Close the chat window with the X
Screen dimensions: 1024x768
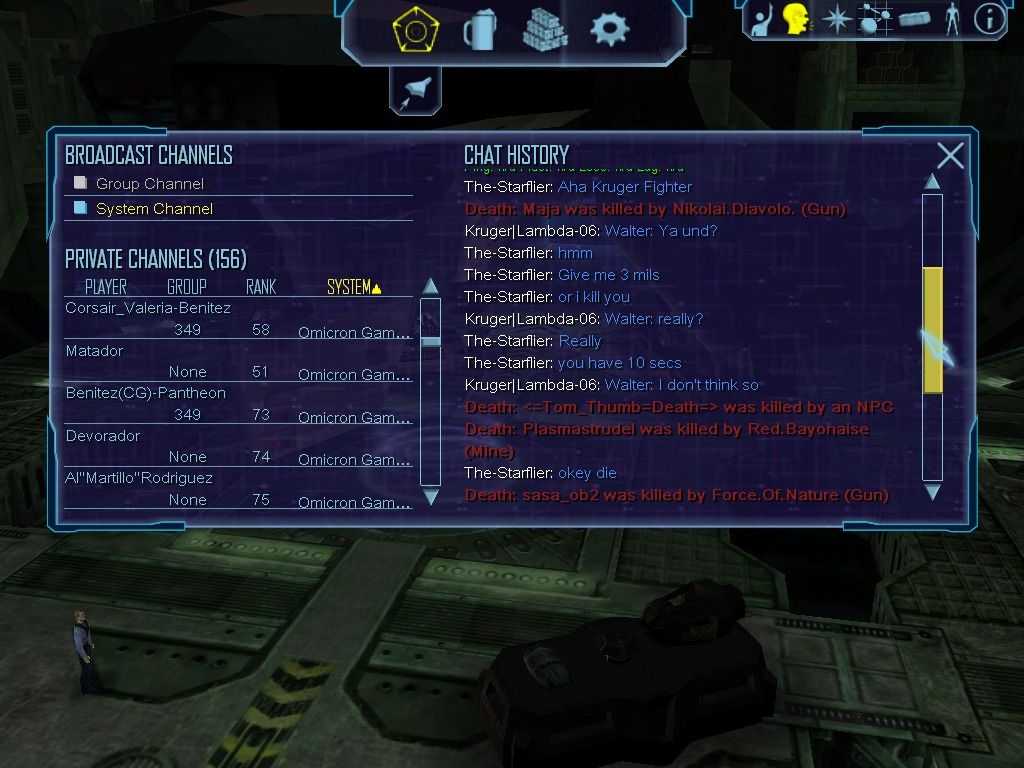[950, 156]
